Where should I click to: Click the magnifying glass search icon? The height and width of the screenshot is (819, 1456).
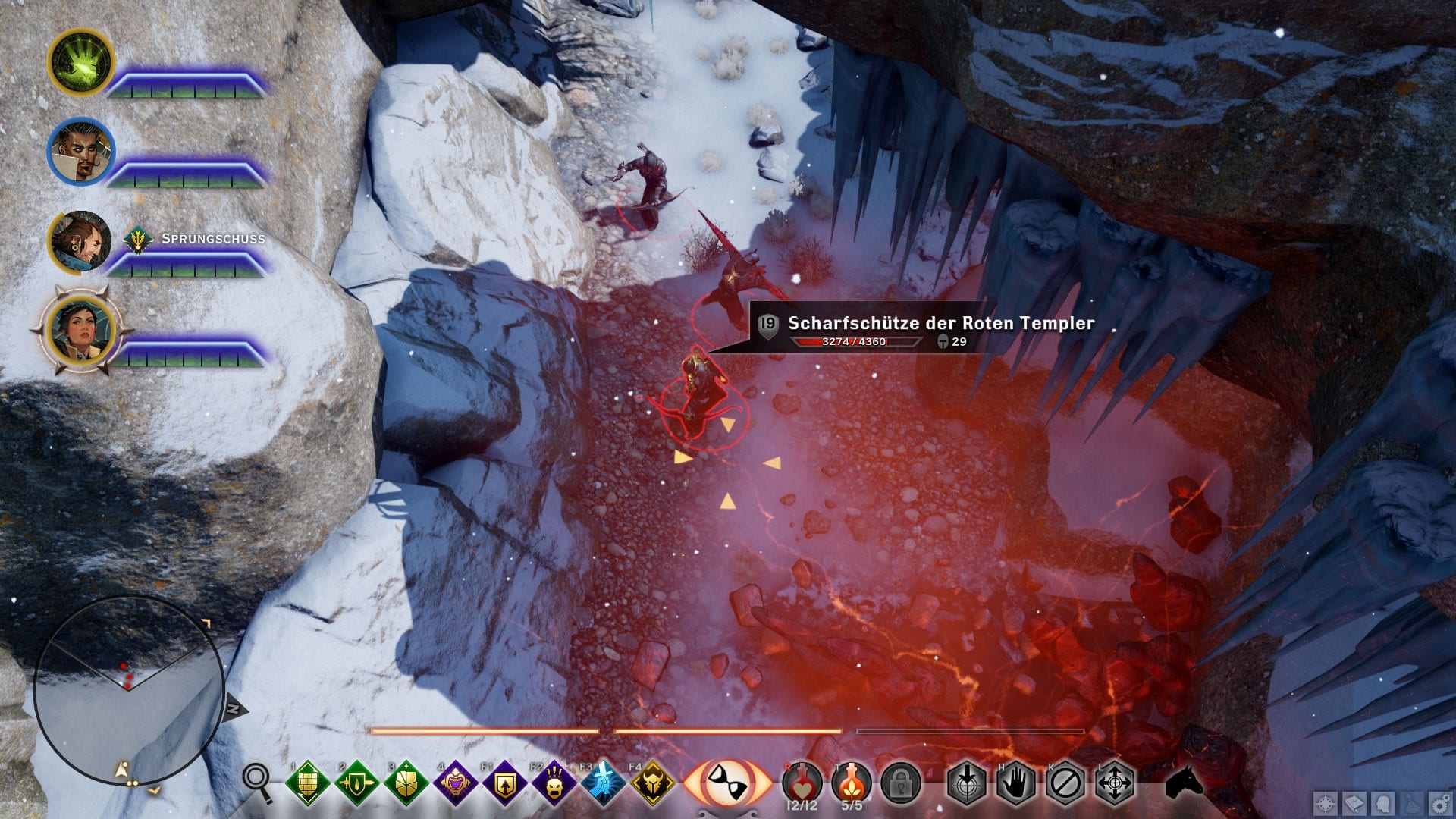[x=258, y=783]
